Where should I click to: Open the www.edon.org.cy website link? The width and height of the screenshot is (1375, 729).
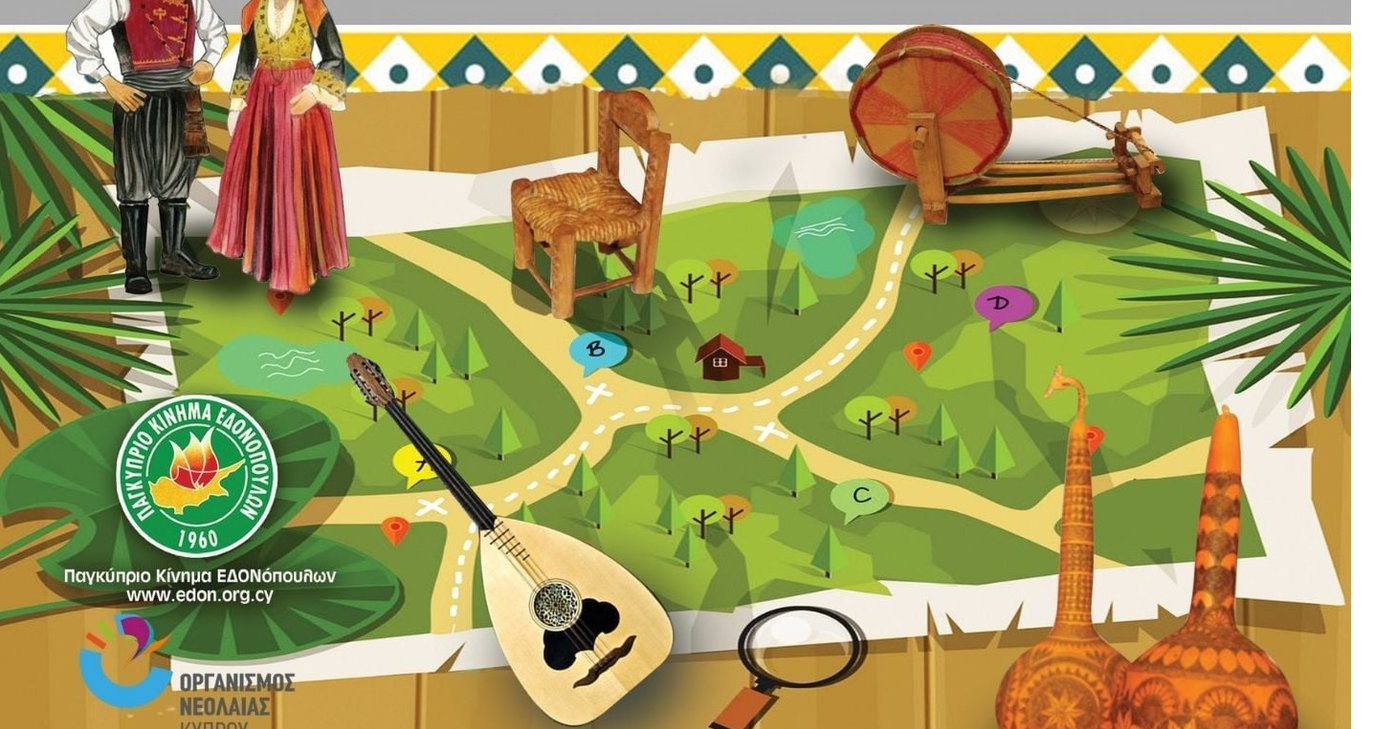(199, 595)
